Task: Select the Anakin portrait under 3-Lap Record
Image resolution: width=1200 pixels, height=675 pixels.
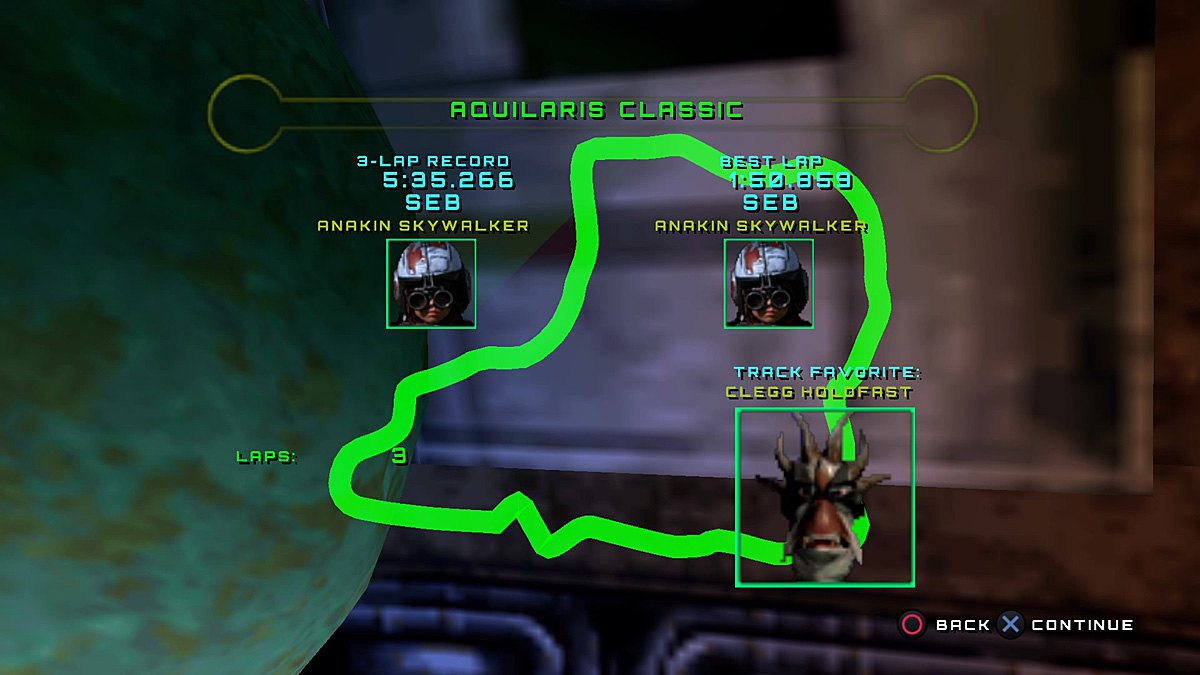Action: pos(431,284)
